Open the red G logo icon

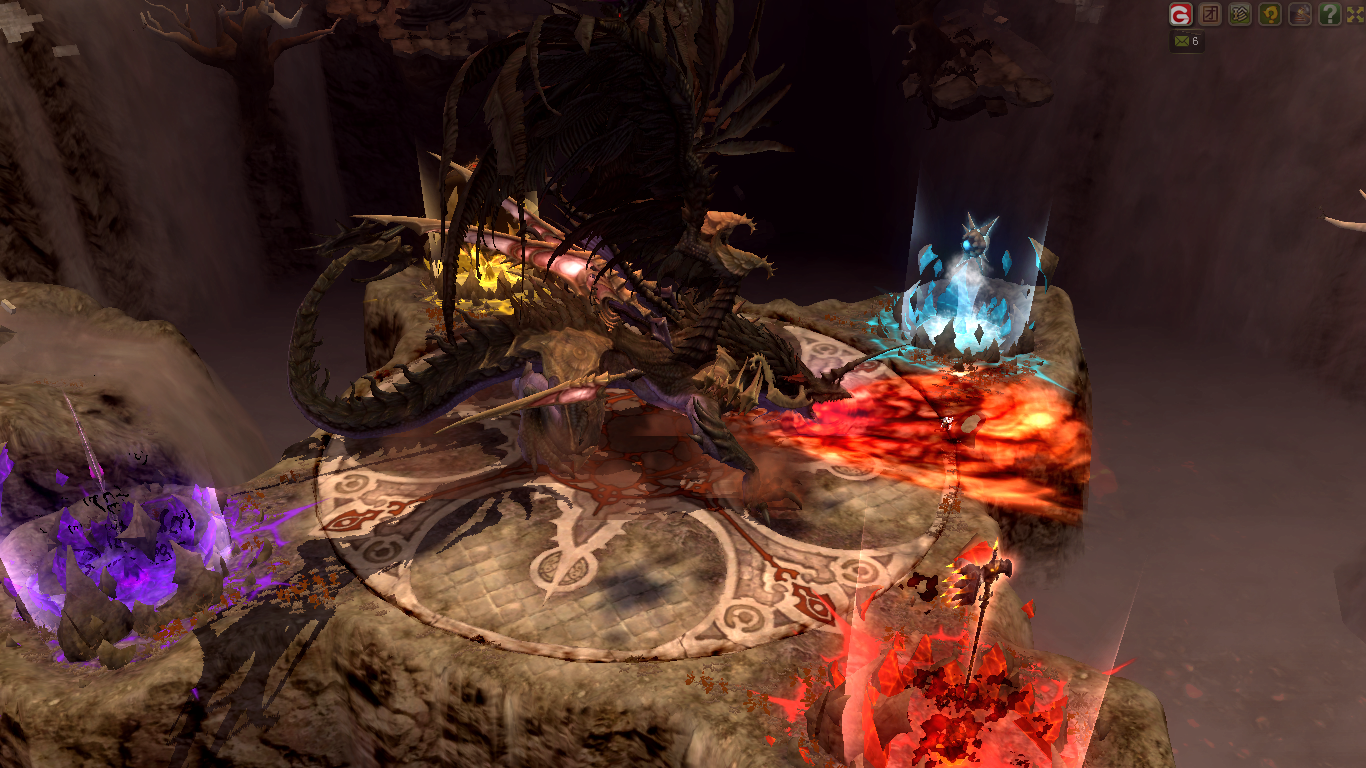(1182, 14)
